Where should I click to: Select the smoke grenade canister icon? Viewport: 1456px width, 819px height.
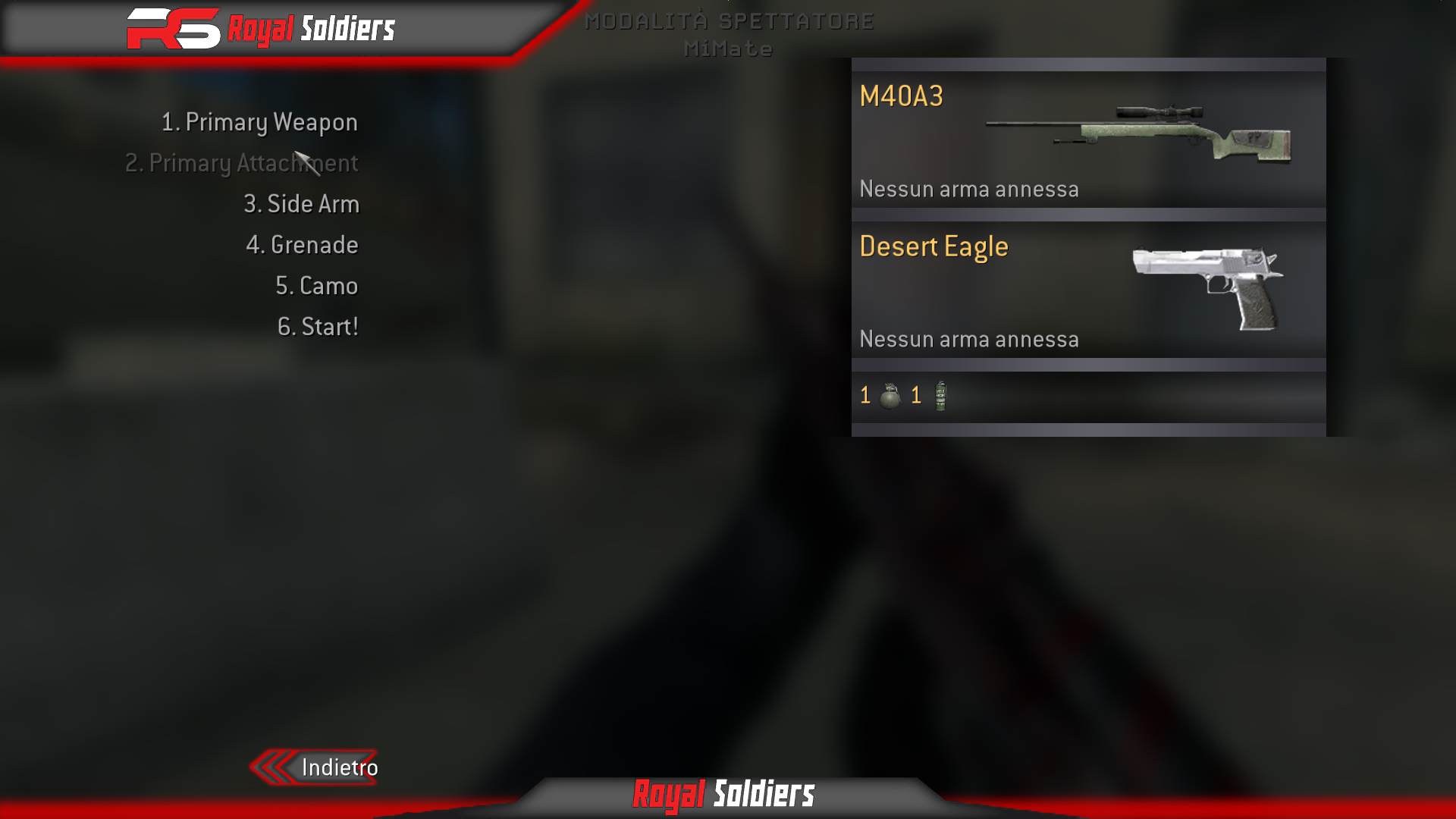940,395
